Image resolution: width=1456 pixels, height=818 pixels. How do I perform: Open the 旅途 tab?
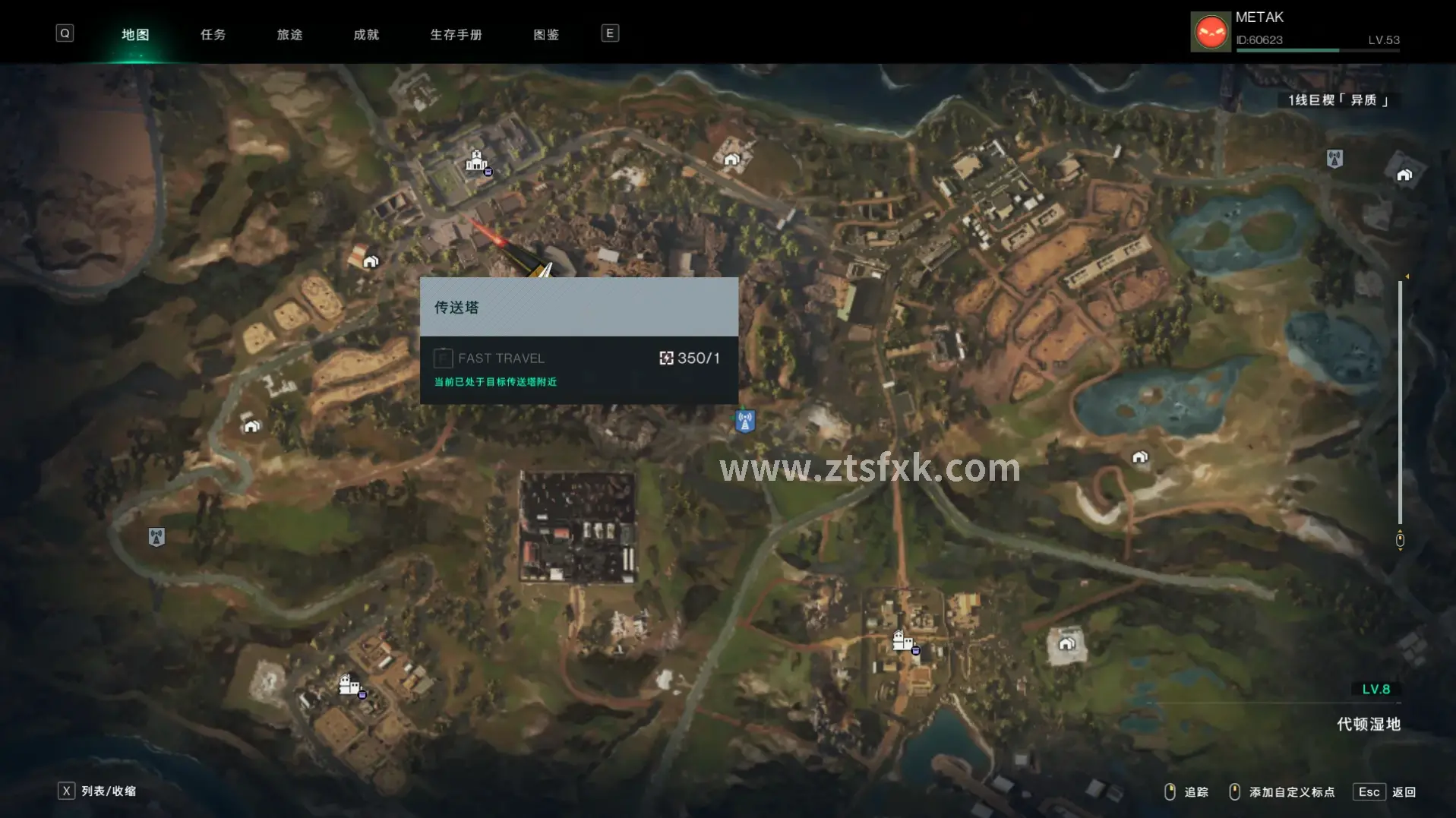coord(289,34)
